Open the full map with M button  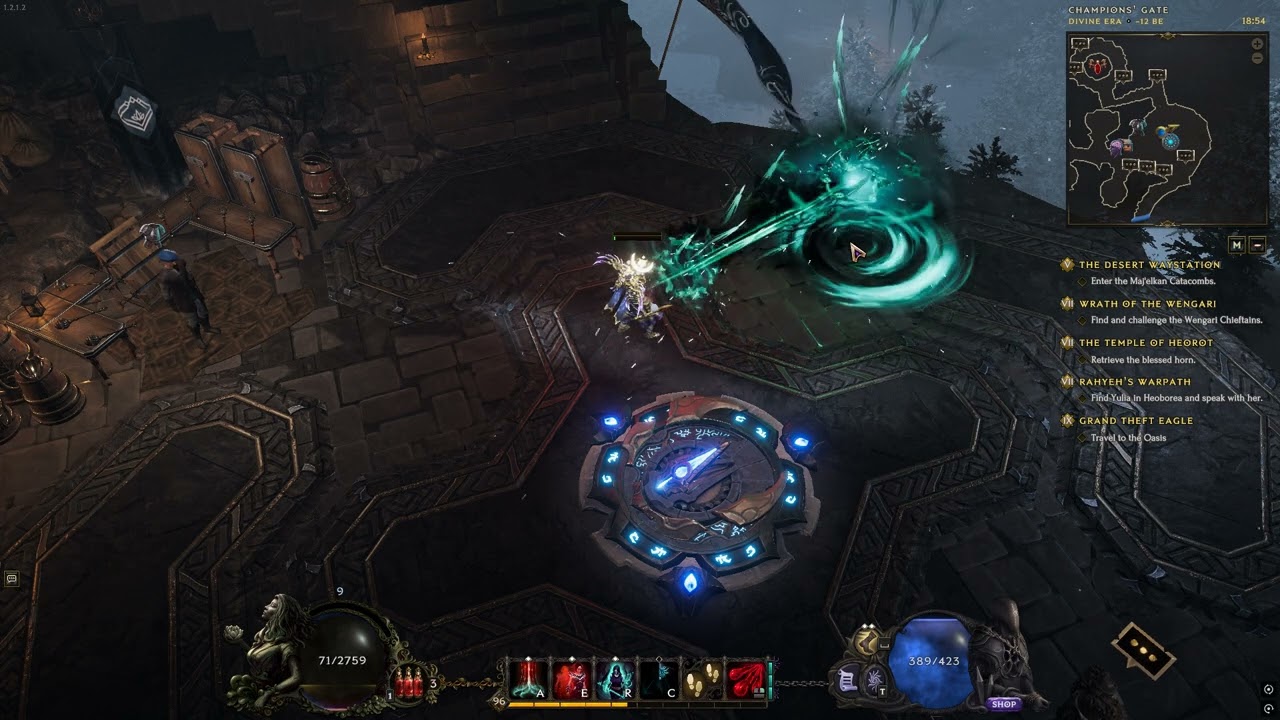(x=1237, y=245)
